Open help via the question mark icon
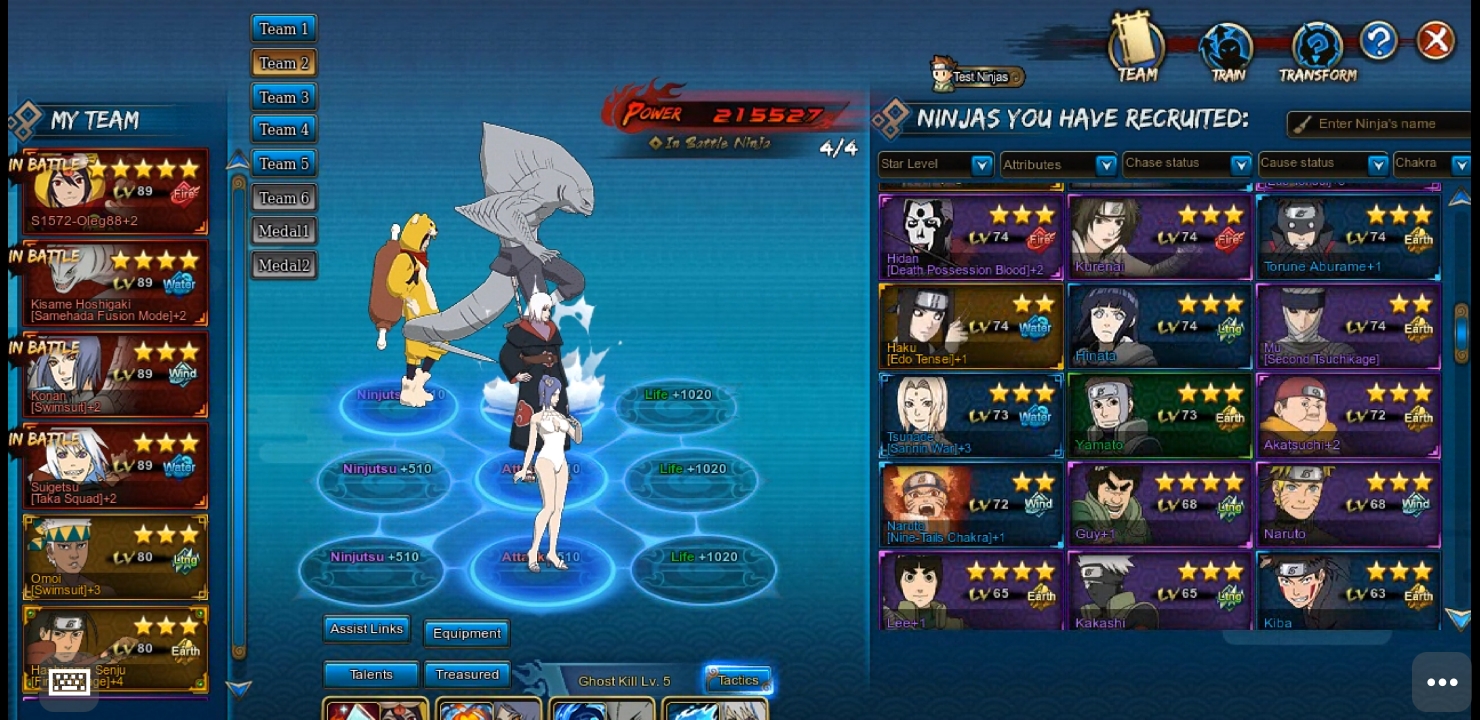The height and width of the screenshot is (720, 1480). tap(1378, 41)
